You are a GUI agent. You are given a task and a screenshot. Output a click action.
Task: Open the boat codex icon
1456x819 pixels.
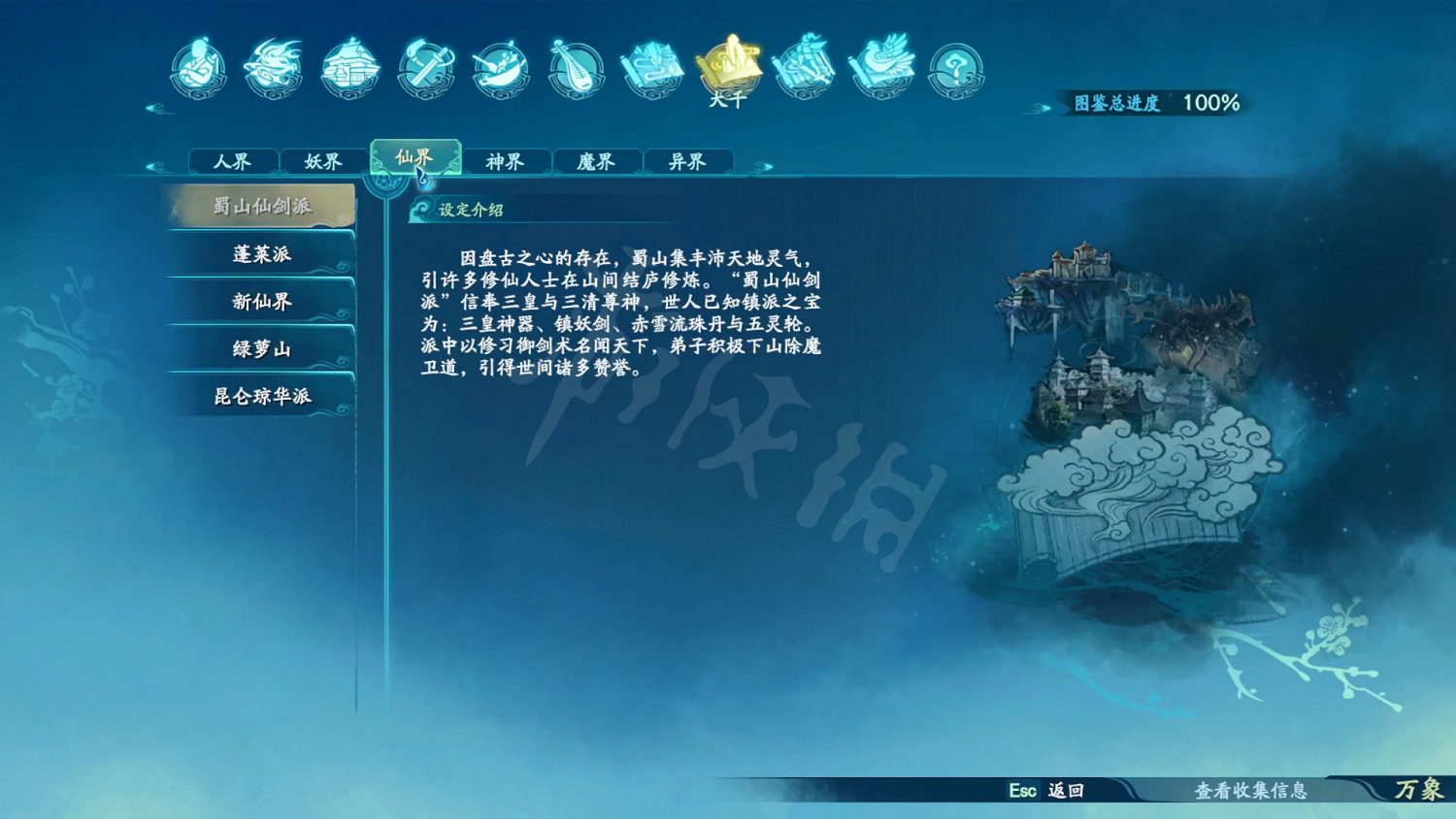click(500, 68)
